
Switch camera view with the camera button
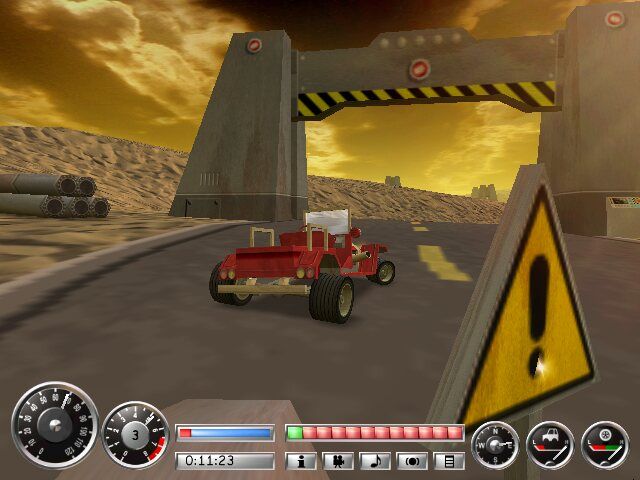pos(339,461)
